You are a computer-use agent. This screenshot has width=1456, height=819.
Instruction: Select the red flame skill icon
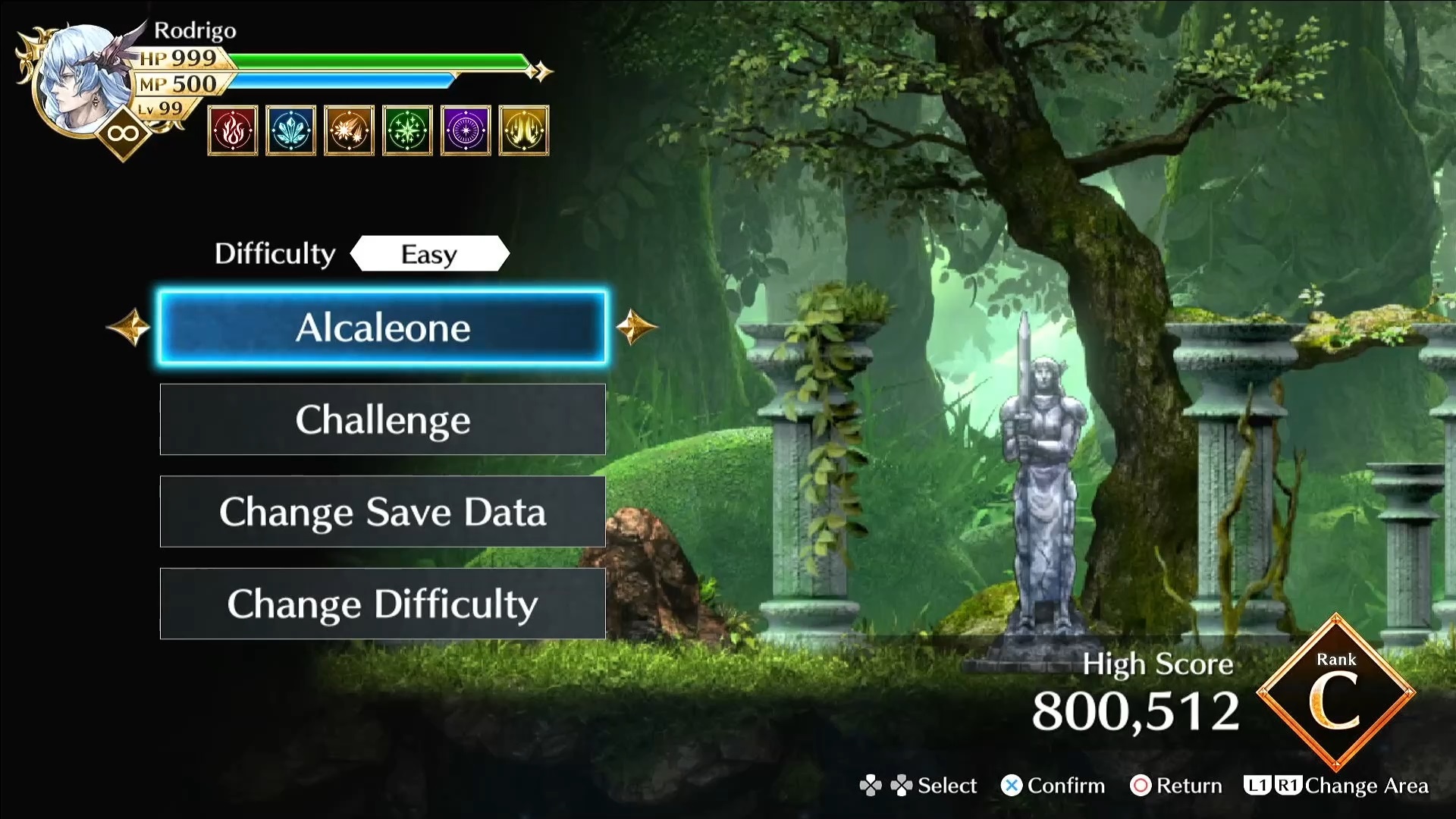pos(233,130)
